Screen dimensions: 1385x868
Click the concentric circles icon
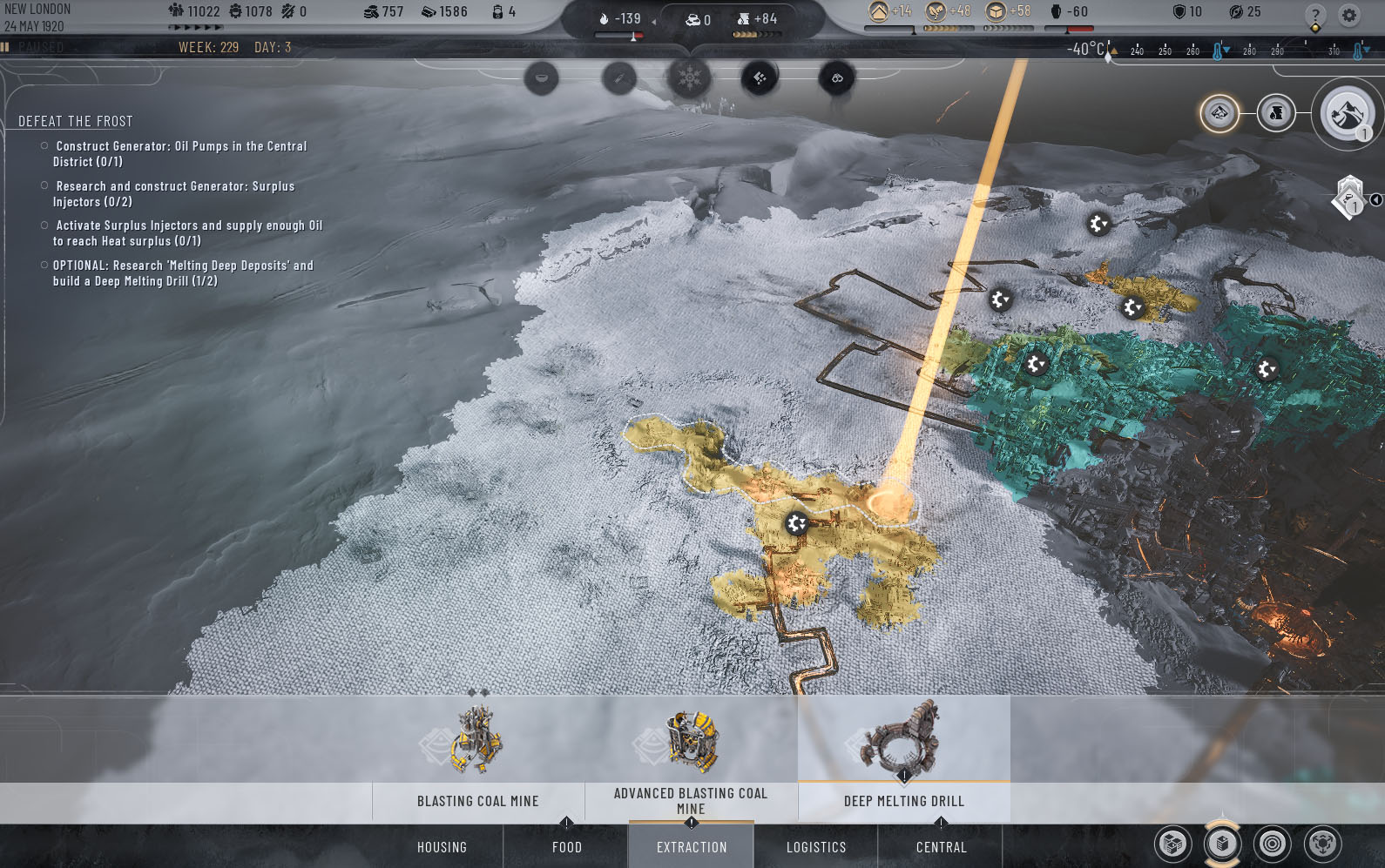[1273, 844]
